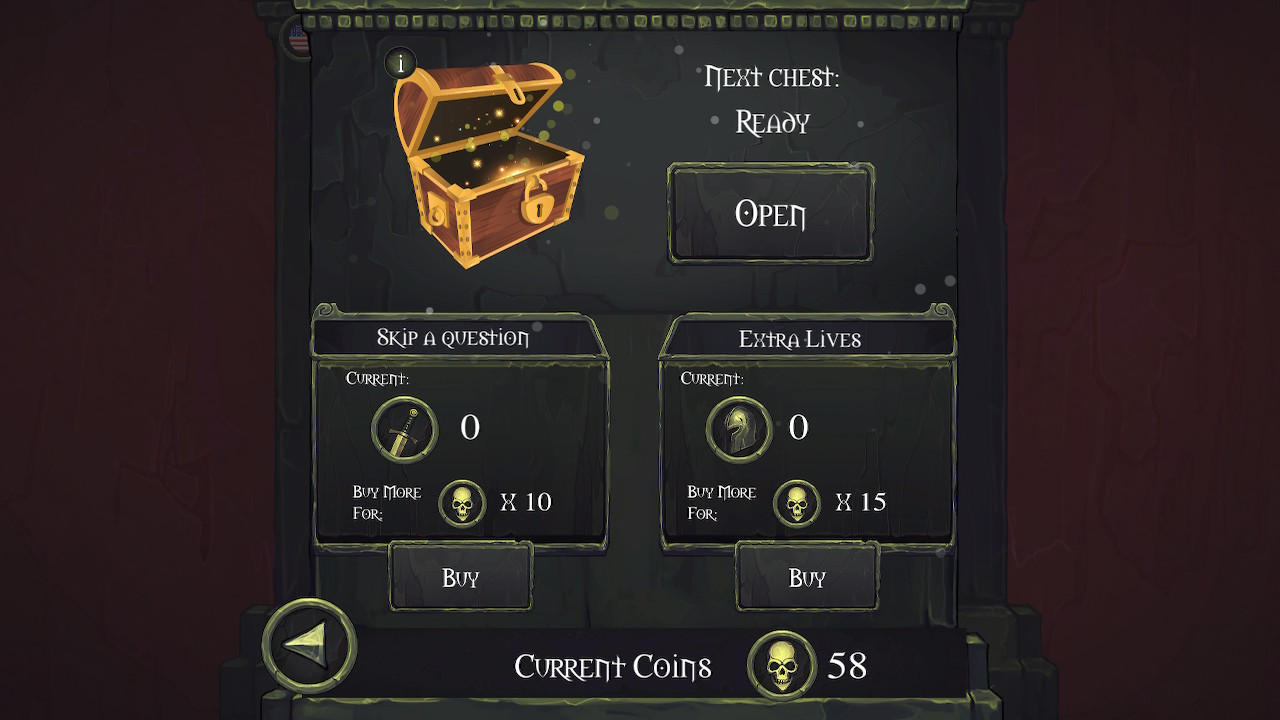Viewport: 1280px width, 720px height.
Task: Click the info icon above the treasure chest
Action: coord(403,63)
